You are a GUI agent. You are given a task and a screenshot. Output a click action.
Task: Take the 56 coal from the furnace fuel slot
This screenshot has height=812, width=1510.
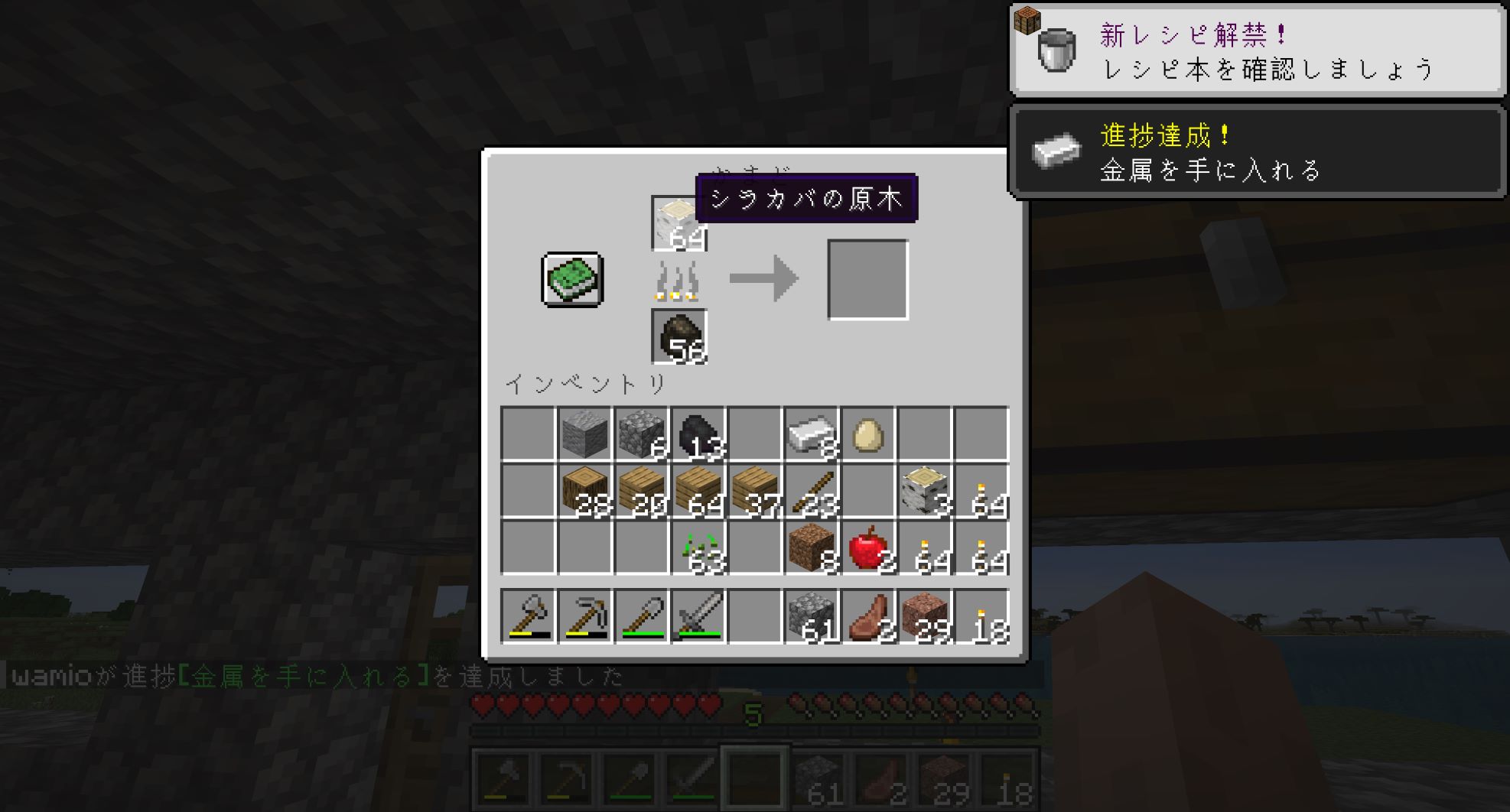click(679, 336)
